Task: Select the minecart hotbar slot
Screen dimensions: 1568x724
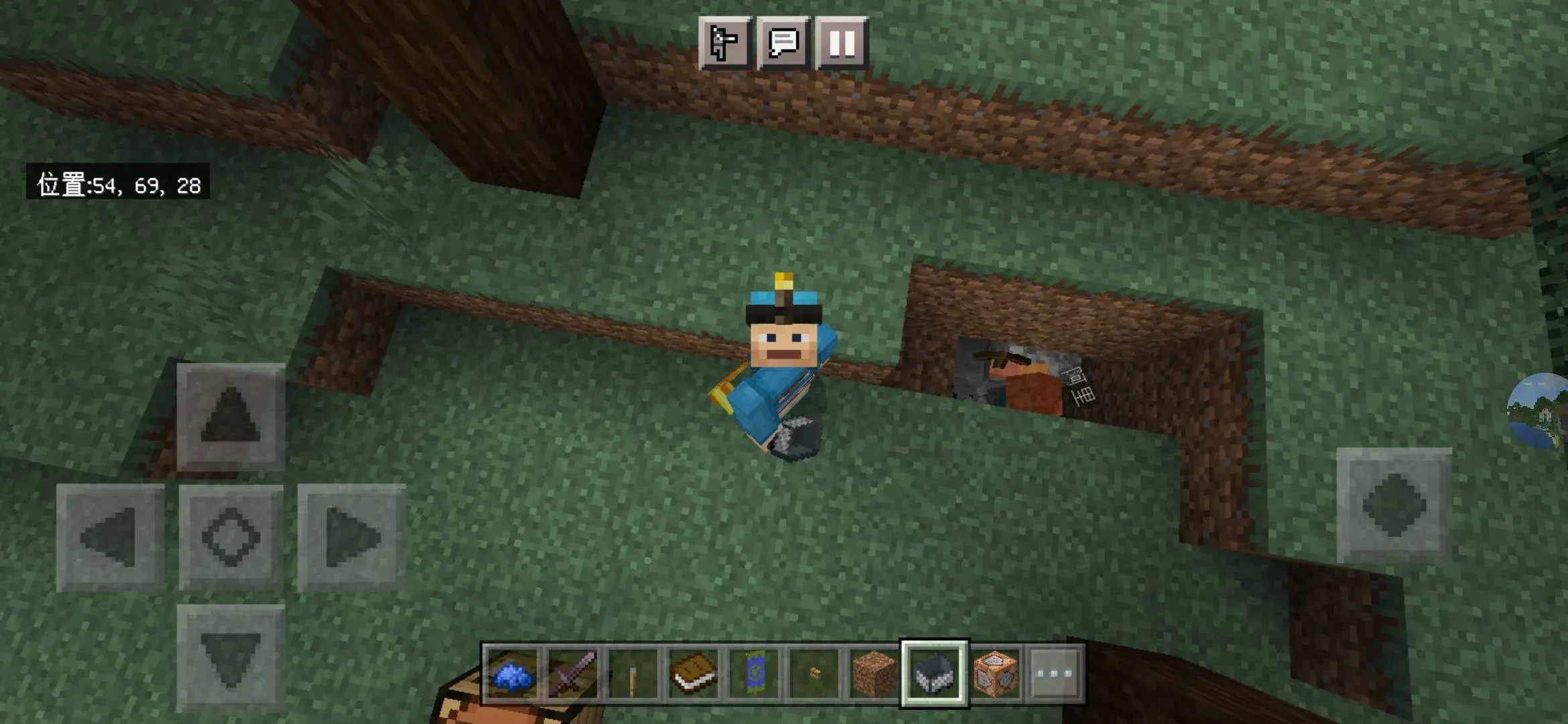Action: [x=935, y=674]
